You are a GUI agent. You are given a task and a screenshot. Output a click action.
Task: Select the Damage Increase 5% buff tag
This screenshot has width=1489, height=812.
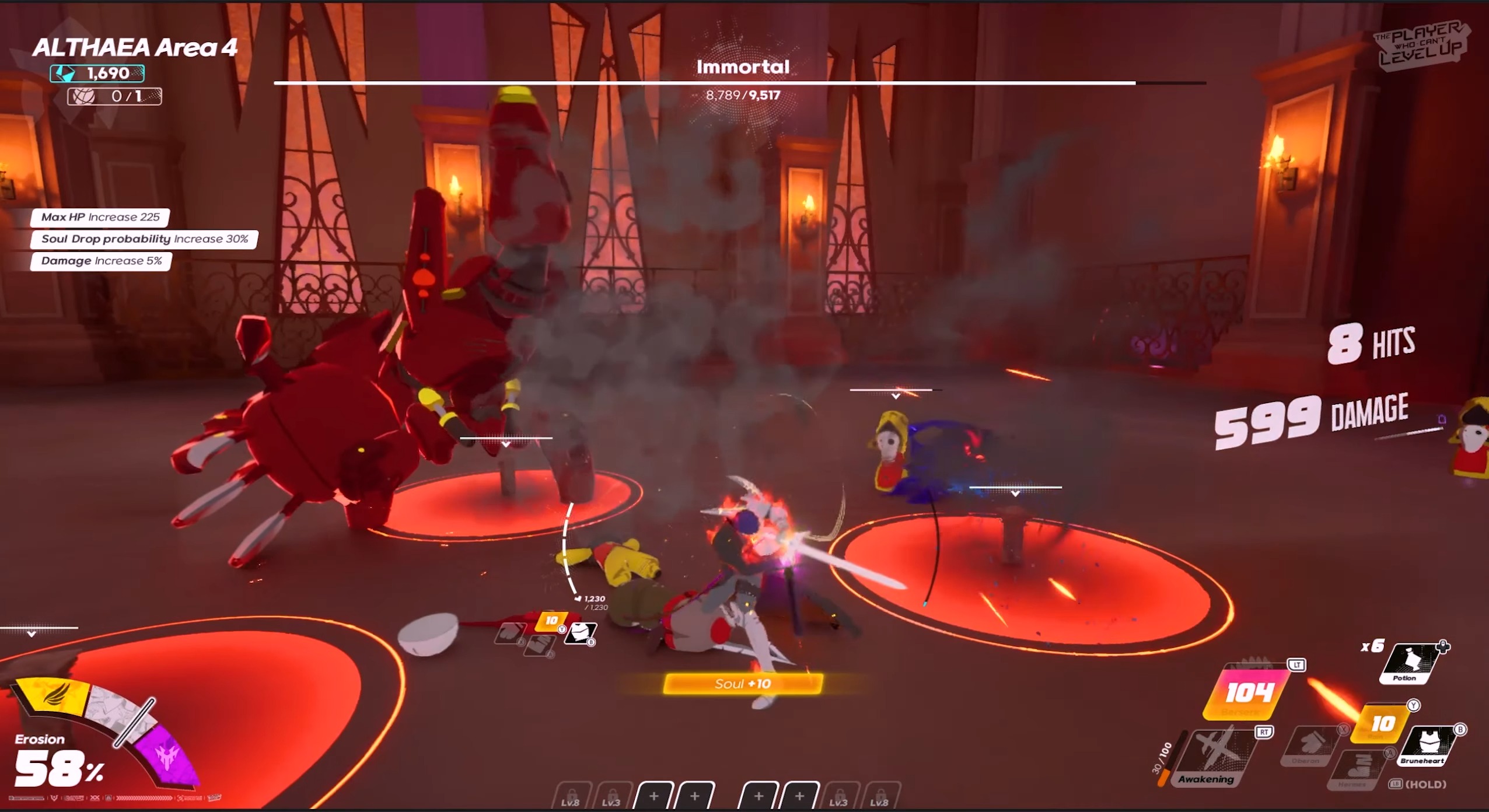[x=101, y=261]
